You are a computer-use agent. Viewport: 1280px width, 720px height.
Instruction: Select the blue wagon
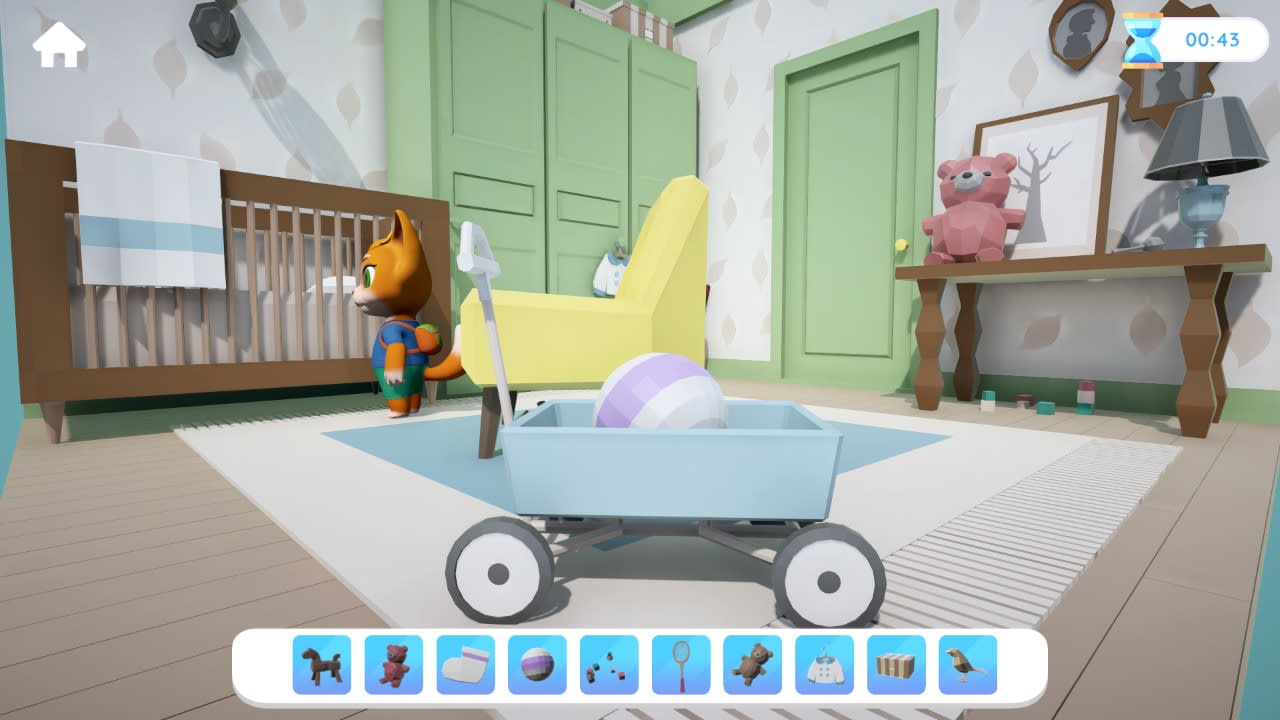click(670, 470)
